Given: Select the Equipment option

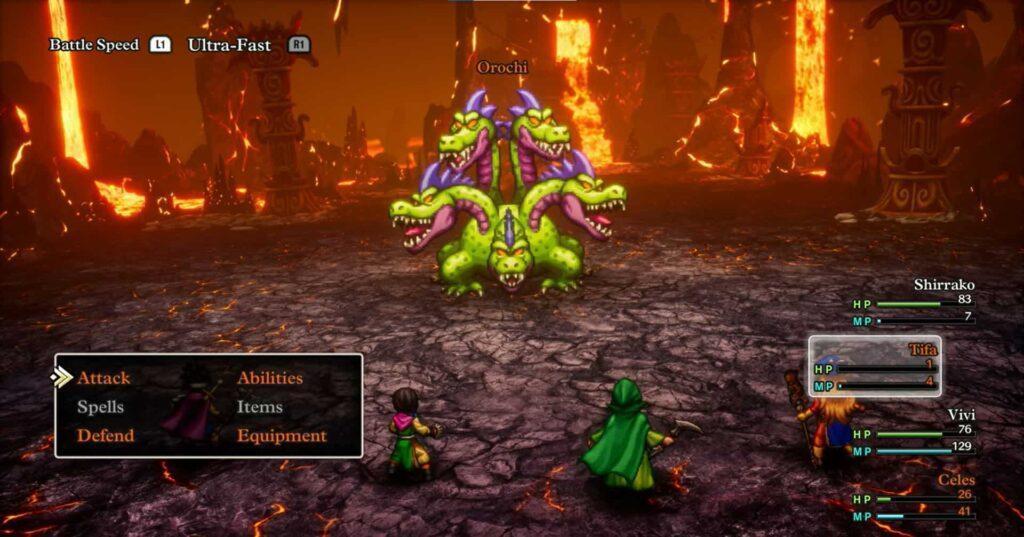Looking at the screenshot, I should pyautogui.click(x=281, y=436).
